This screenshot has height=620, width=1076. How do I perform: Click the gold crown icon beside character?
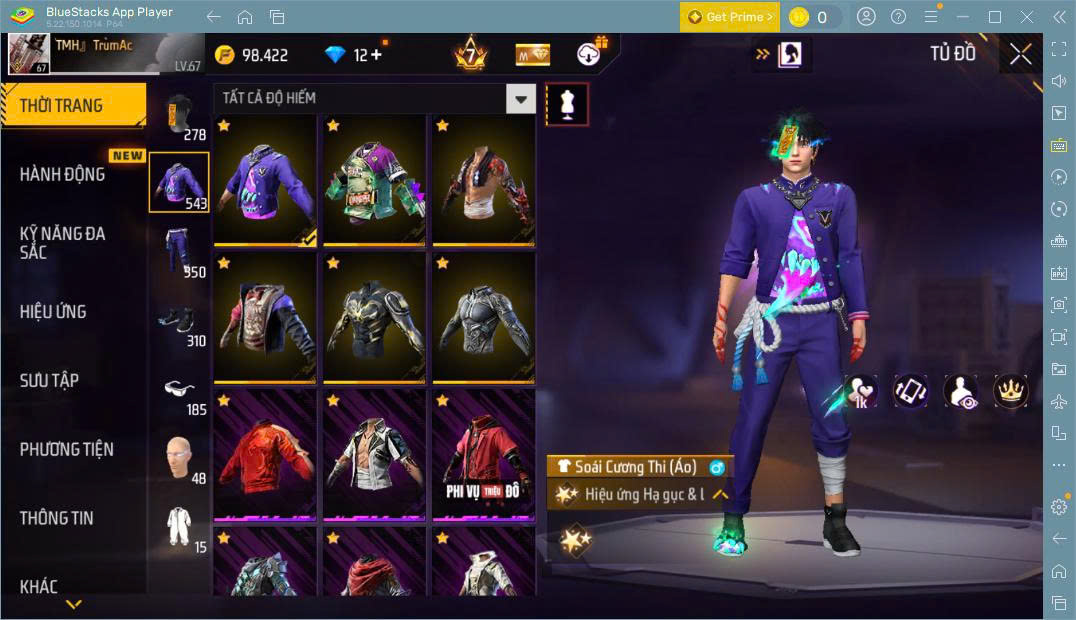tap(1010, 391)
